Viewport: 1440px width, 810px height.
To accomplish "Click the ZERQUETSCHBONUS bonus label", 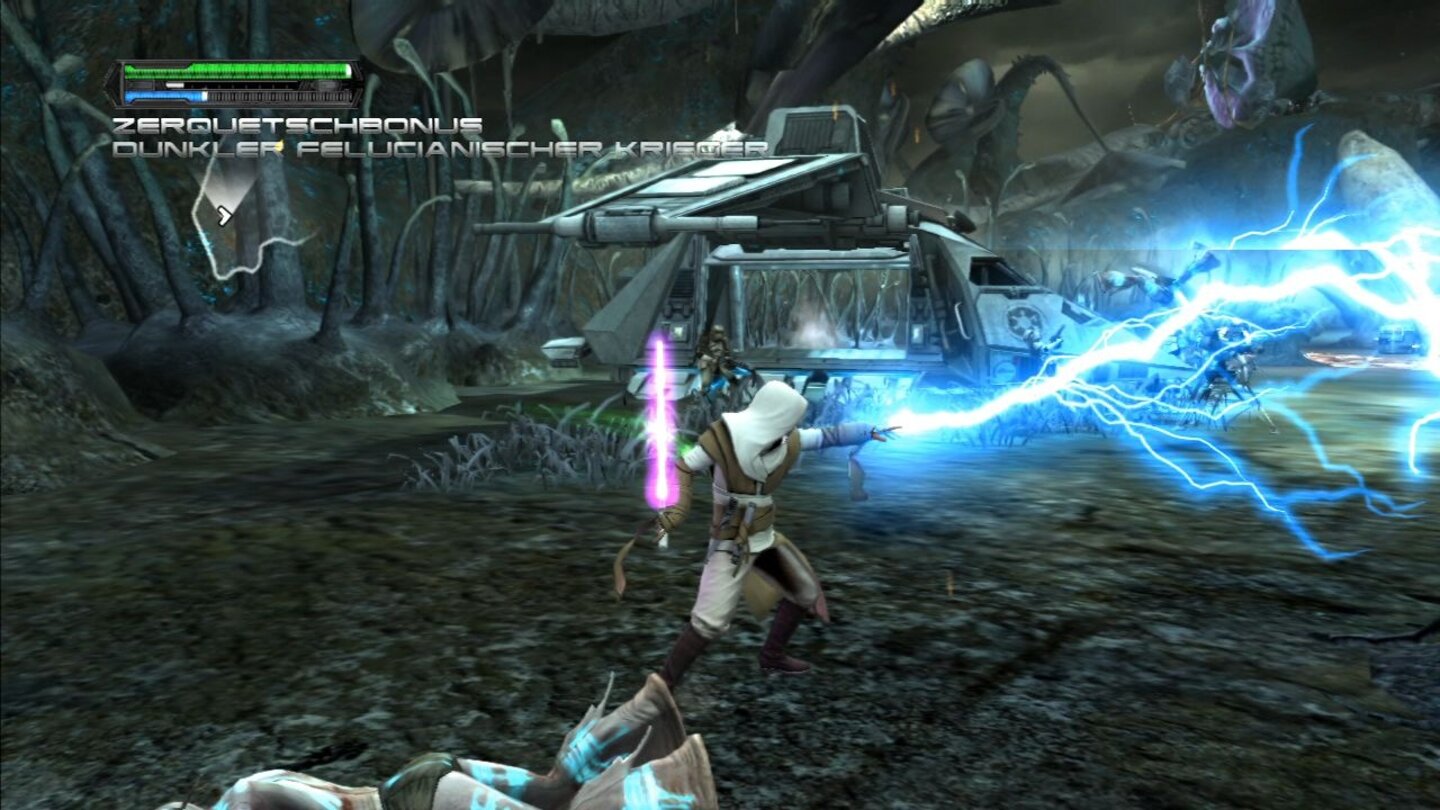I will click(295, 125).
